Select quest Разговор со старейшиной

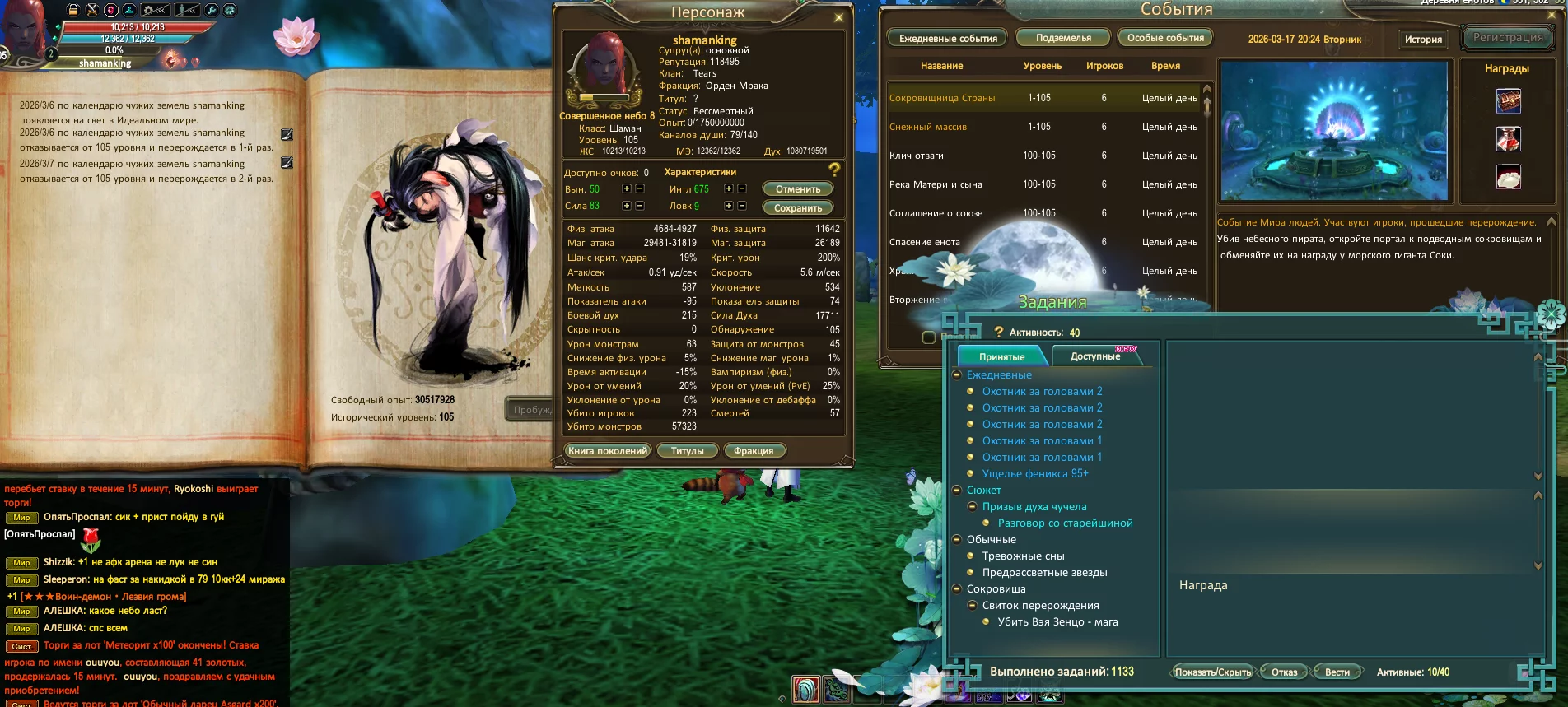(x=1065, y=523)
